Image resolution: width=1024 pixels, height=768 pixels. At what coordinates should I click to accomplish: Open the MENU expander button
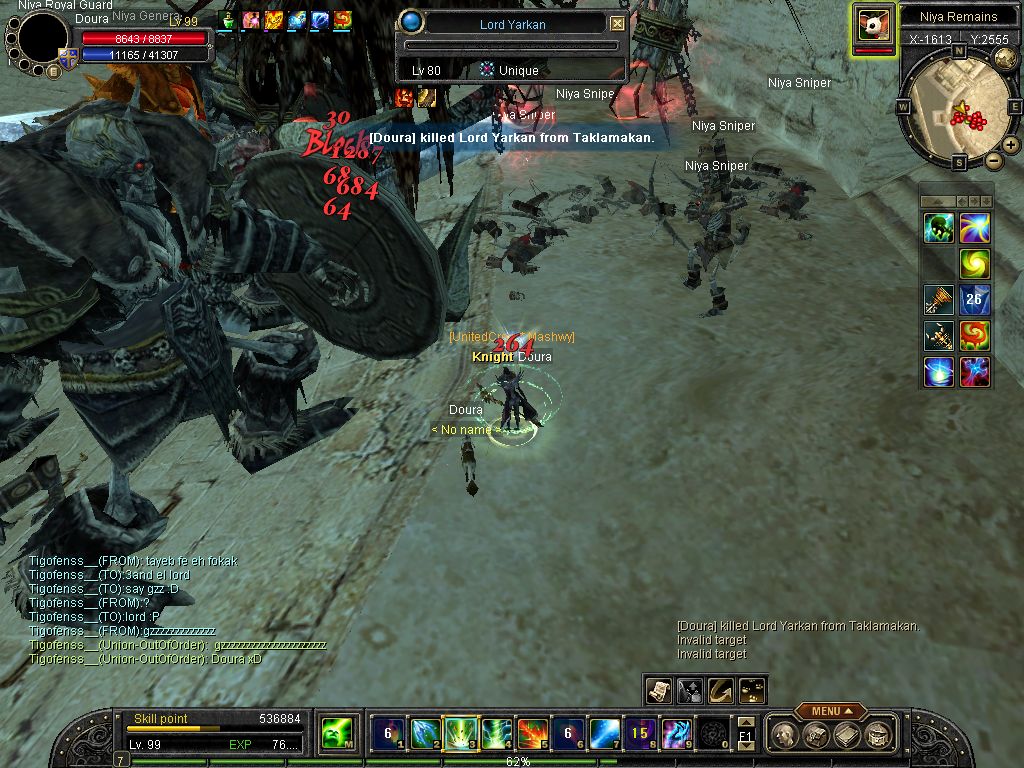831,711
